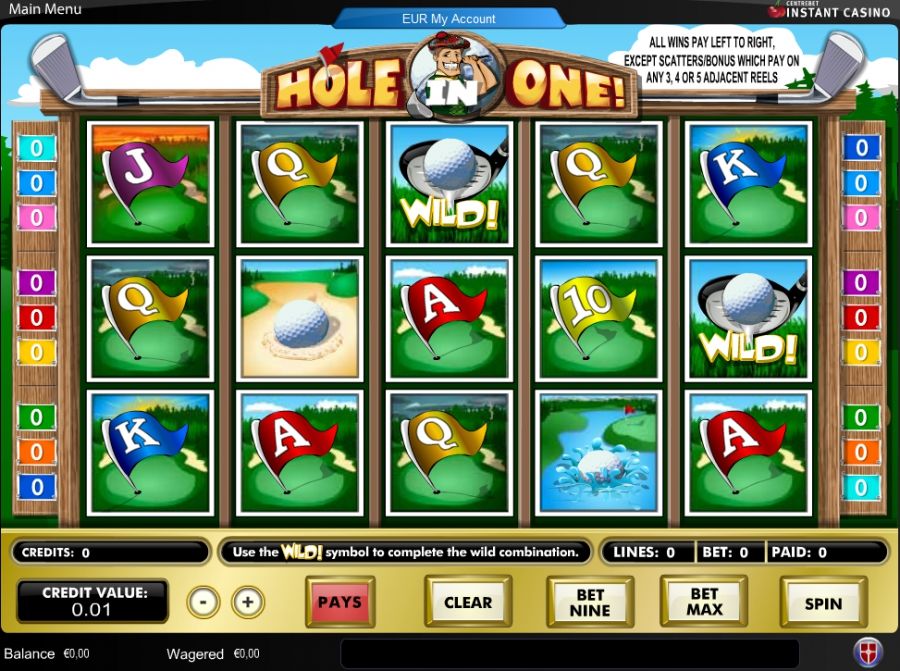
Task: Choose the Bet Nine button
Action: coord(590,602)
